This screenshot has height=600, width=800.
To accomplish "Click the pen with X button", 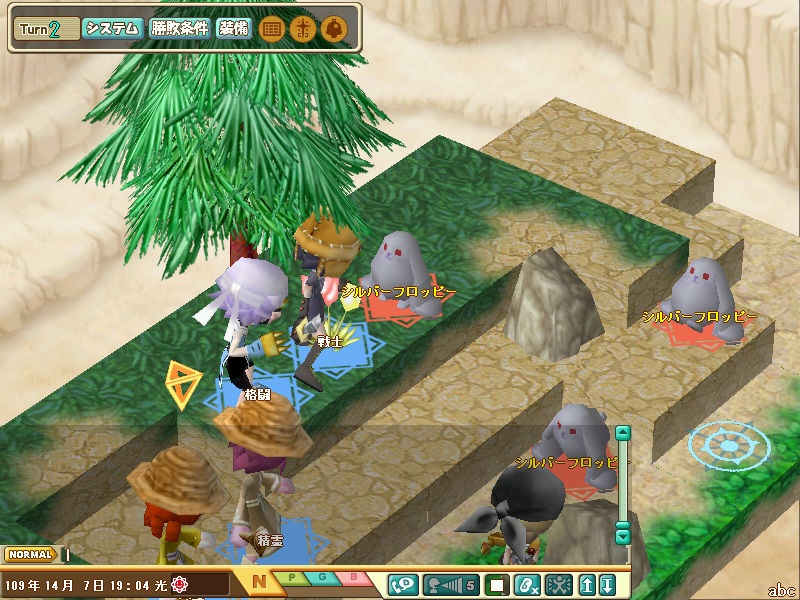I will (527, 584).
